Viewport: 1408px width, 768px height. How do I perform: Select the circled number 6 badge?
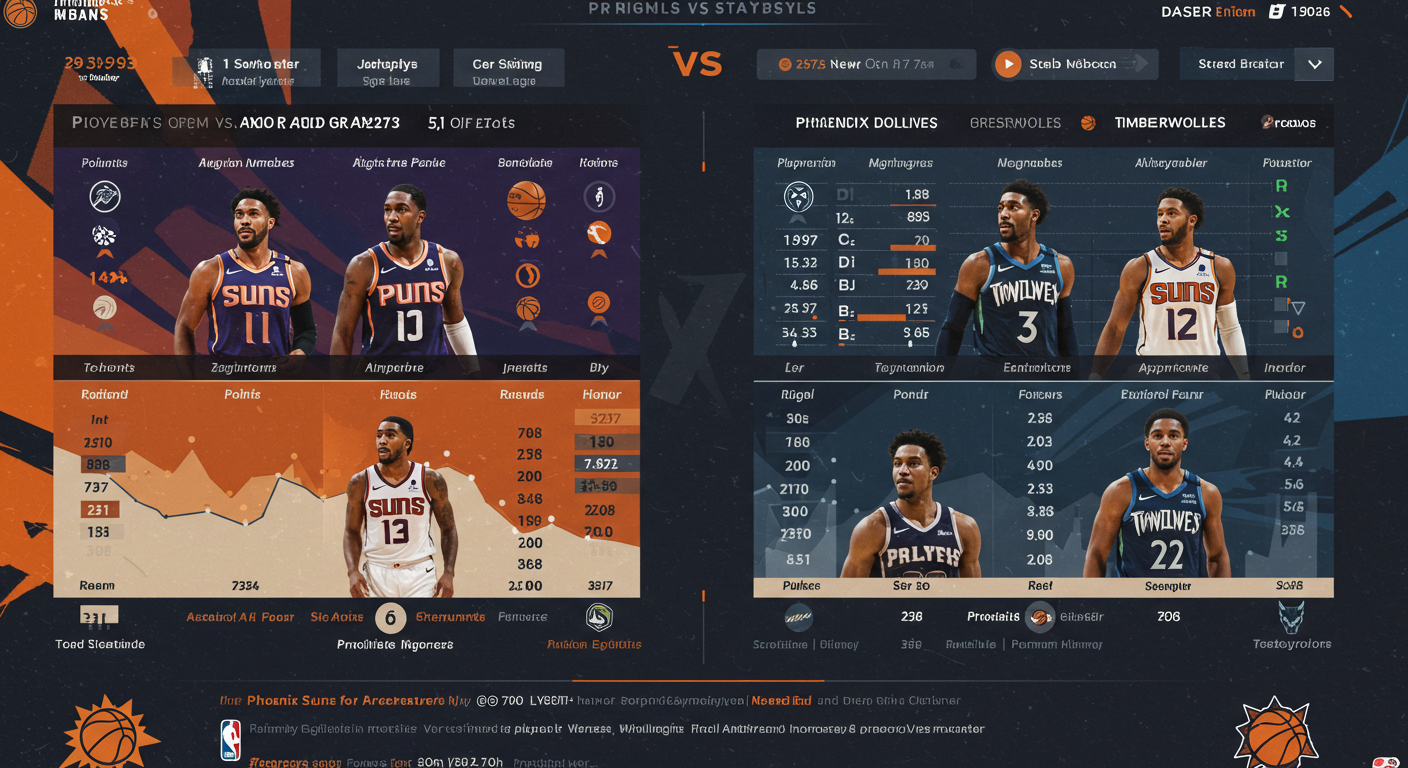pos(390,618)
